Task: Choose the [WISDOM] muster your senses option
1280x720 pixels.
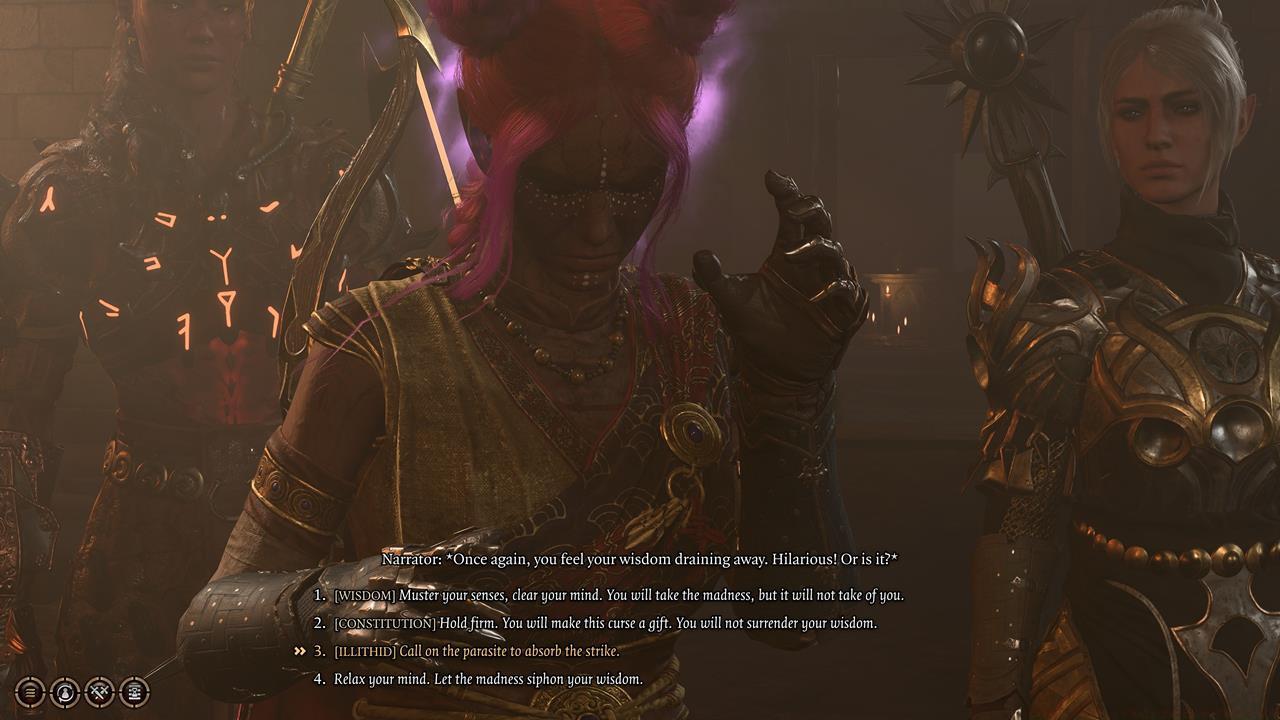Action: [620, 594]
